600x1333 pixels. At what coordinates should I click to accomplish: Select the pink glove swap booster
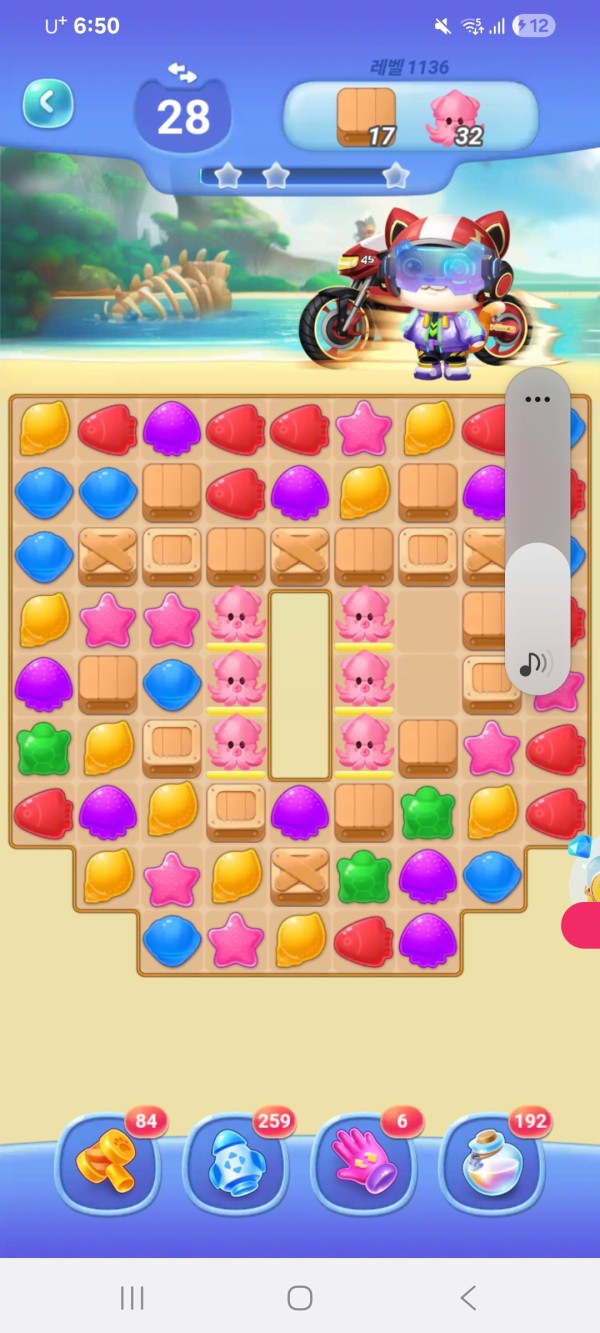point(364,1162)
